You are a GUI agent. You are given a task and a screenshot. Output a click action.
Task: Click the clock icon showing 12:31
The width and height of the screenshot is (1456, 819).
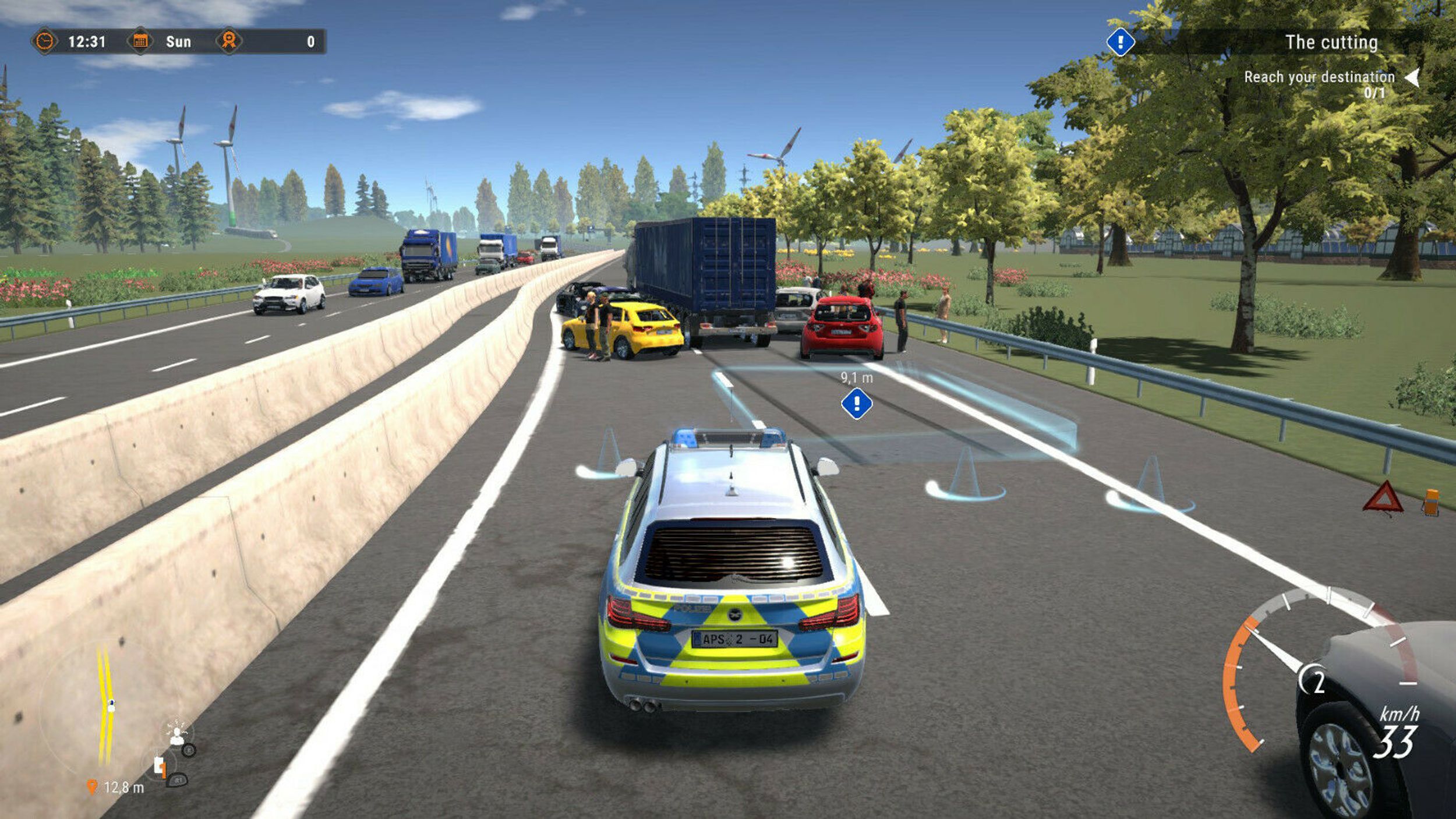47,41
